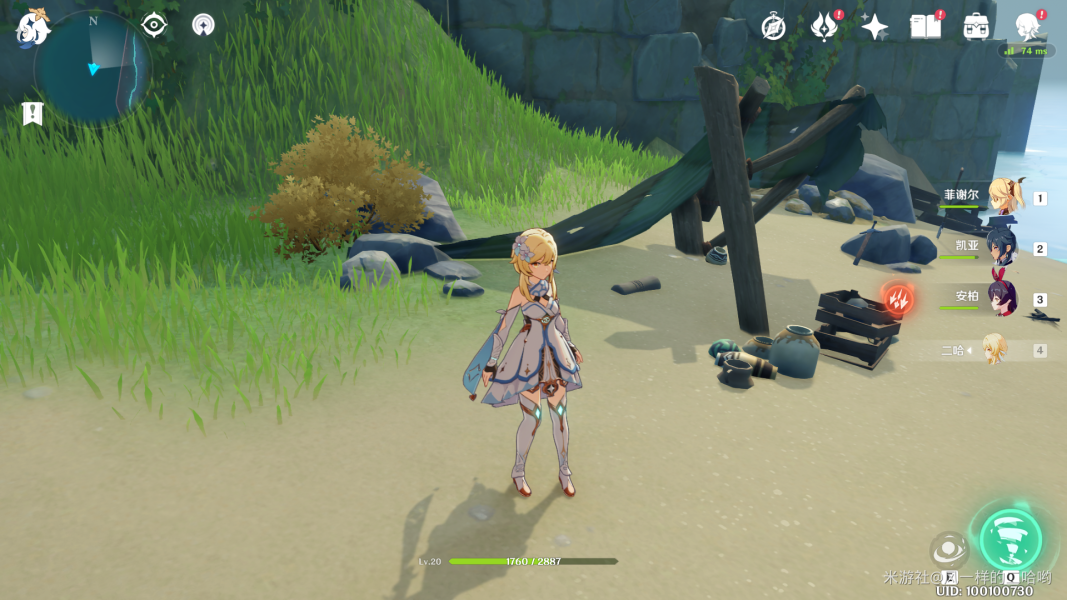The height and width of the screenshot is (600, 1067).
Task: Open the quest bookmark with exclamation mark
Action: (x=32, y=114)
